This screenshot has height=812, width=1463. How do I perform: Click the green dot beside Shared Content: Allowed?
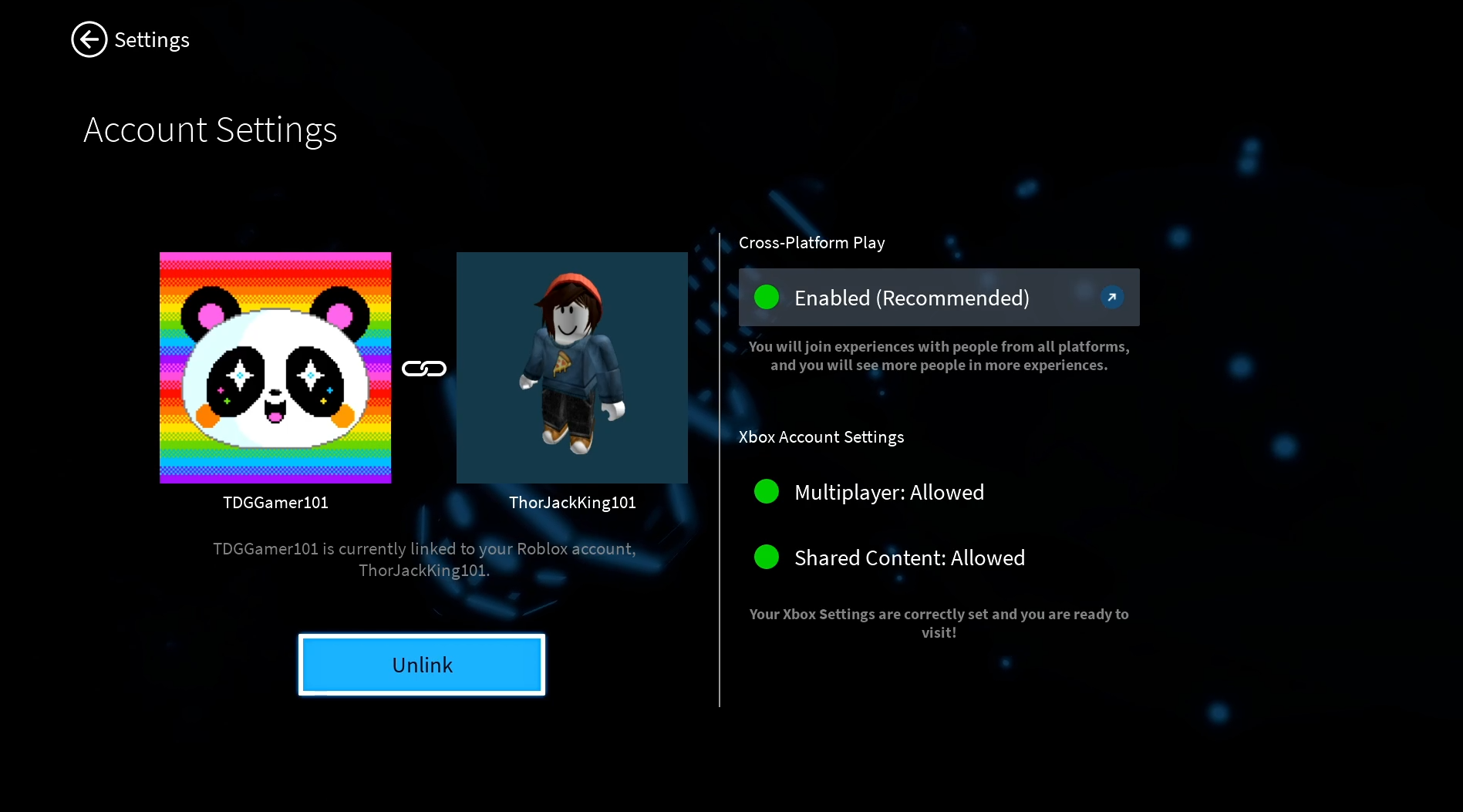tap(767, 557)
